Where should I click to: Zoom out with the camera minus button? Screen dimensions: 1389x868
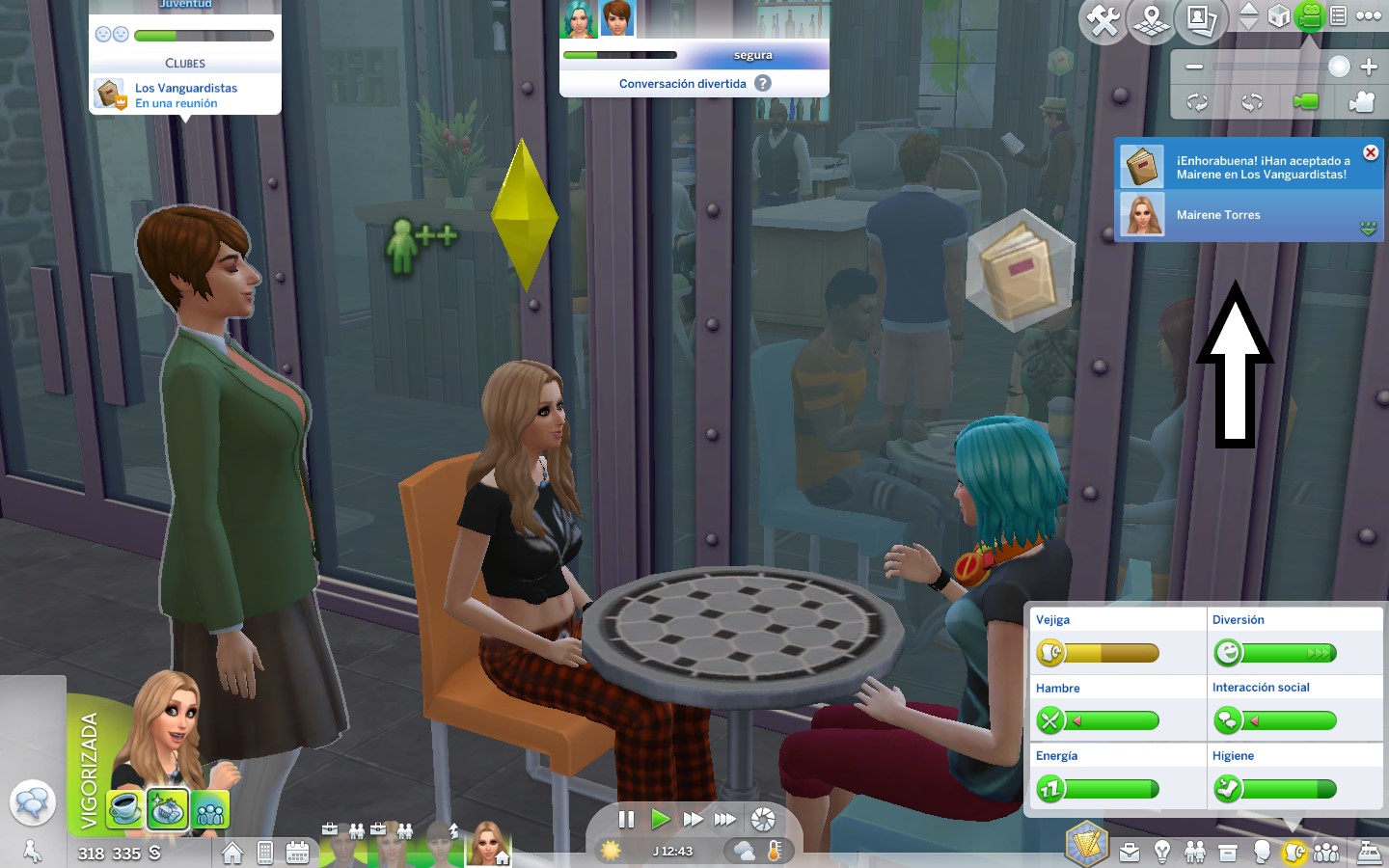pyautogui.click(x=1194, y=67)
